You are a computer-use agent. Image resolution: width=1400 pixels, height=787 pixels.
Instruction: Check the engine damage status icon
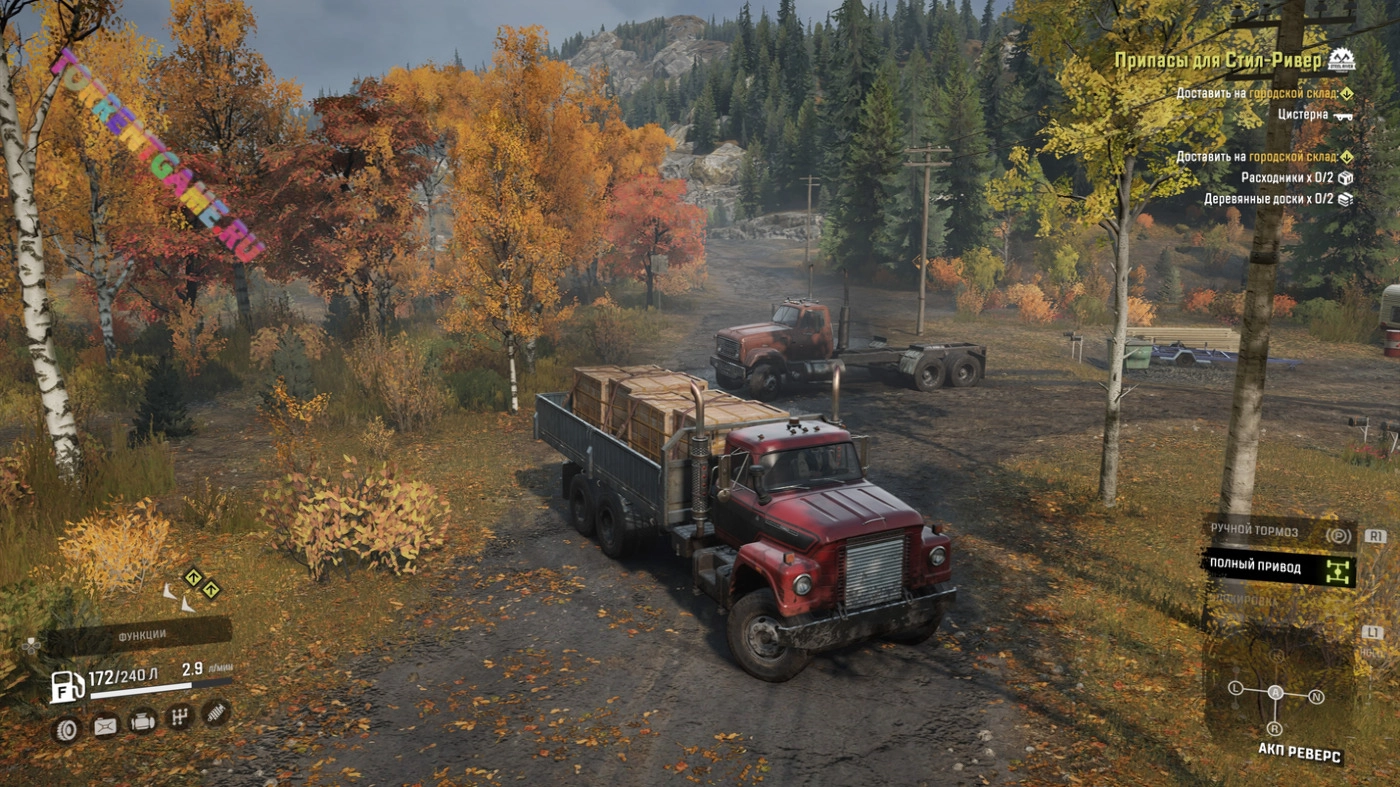(143, 722)
